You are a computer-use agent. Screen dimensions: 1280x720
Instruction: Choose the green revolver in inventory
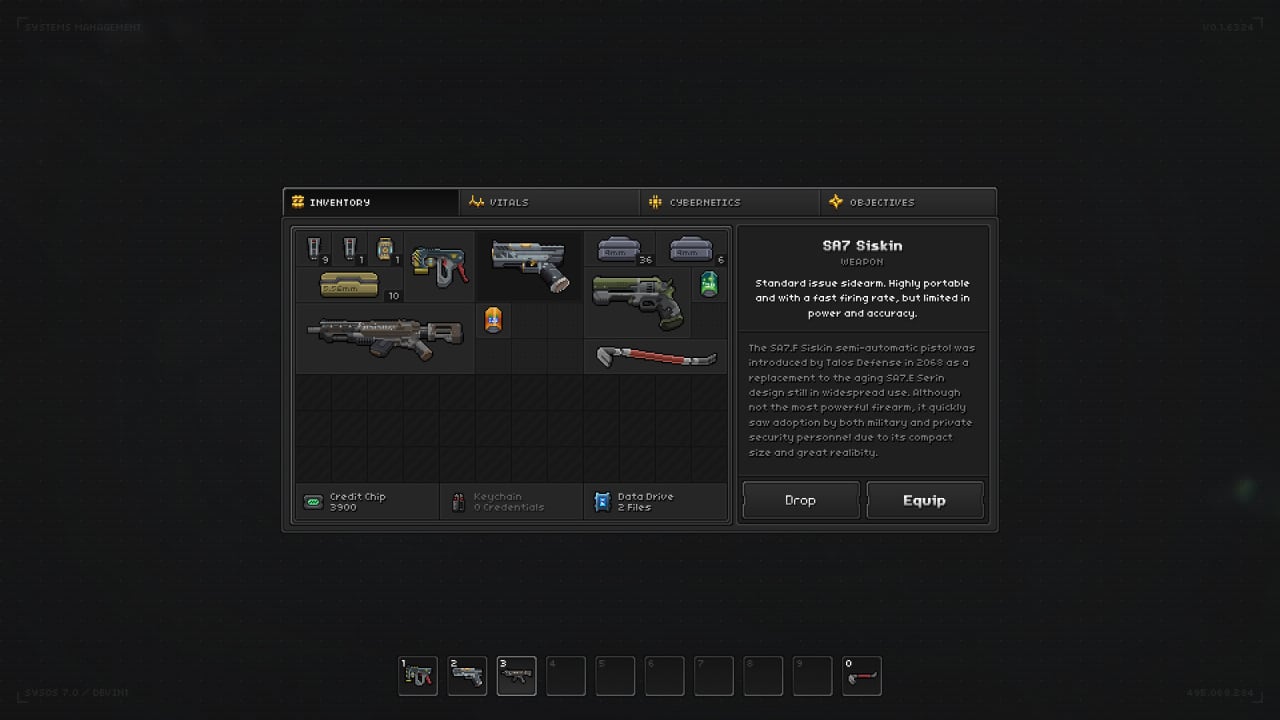click(638, 301)
